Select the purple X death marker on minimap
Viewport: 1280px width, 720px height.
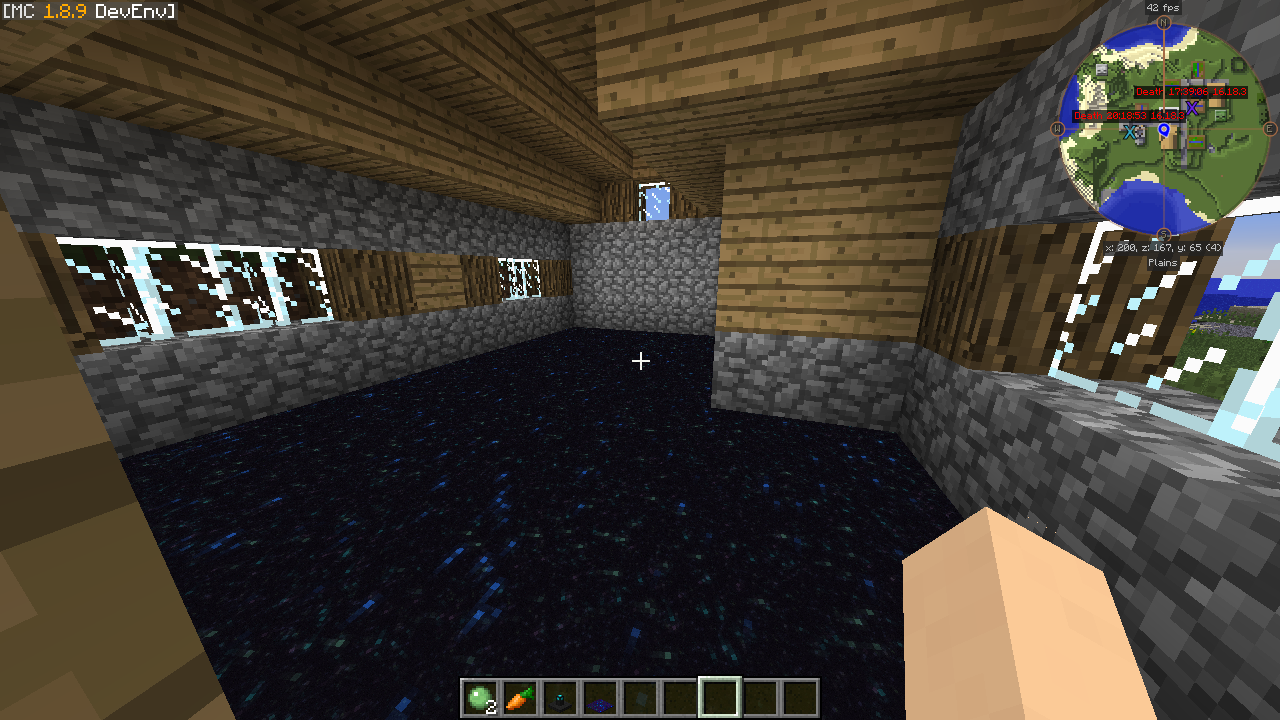[x=1192, y=108]
